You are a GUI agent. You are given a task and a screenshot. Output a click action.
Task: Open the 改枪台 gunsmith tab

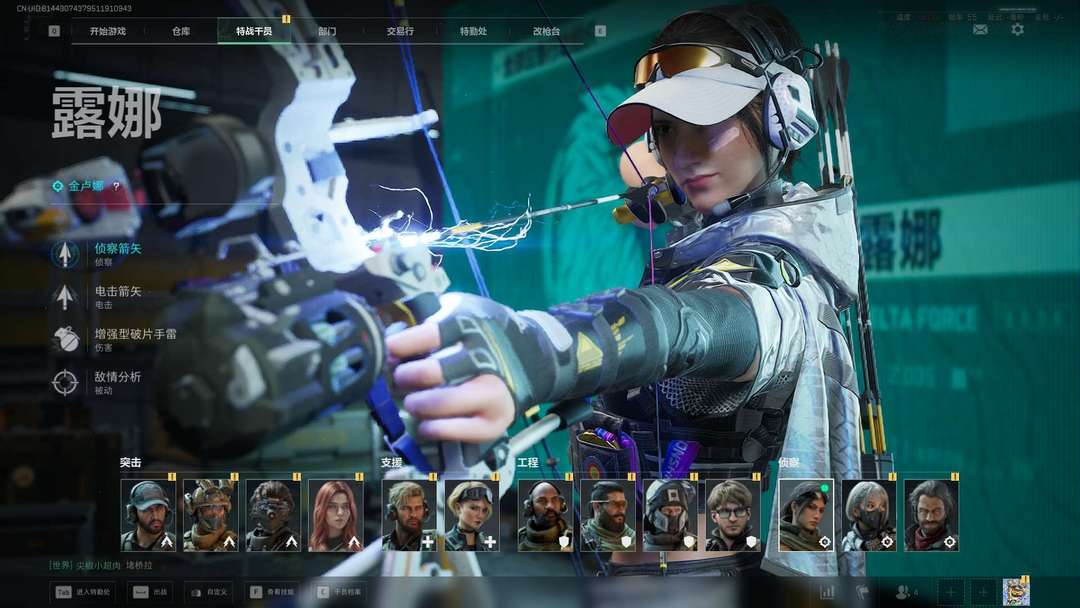(546, 31)
